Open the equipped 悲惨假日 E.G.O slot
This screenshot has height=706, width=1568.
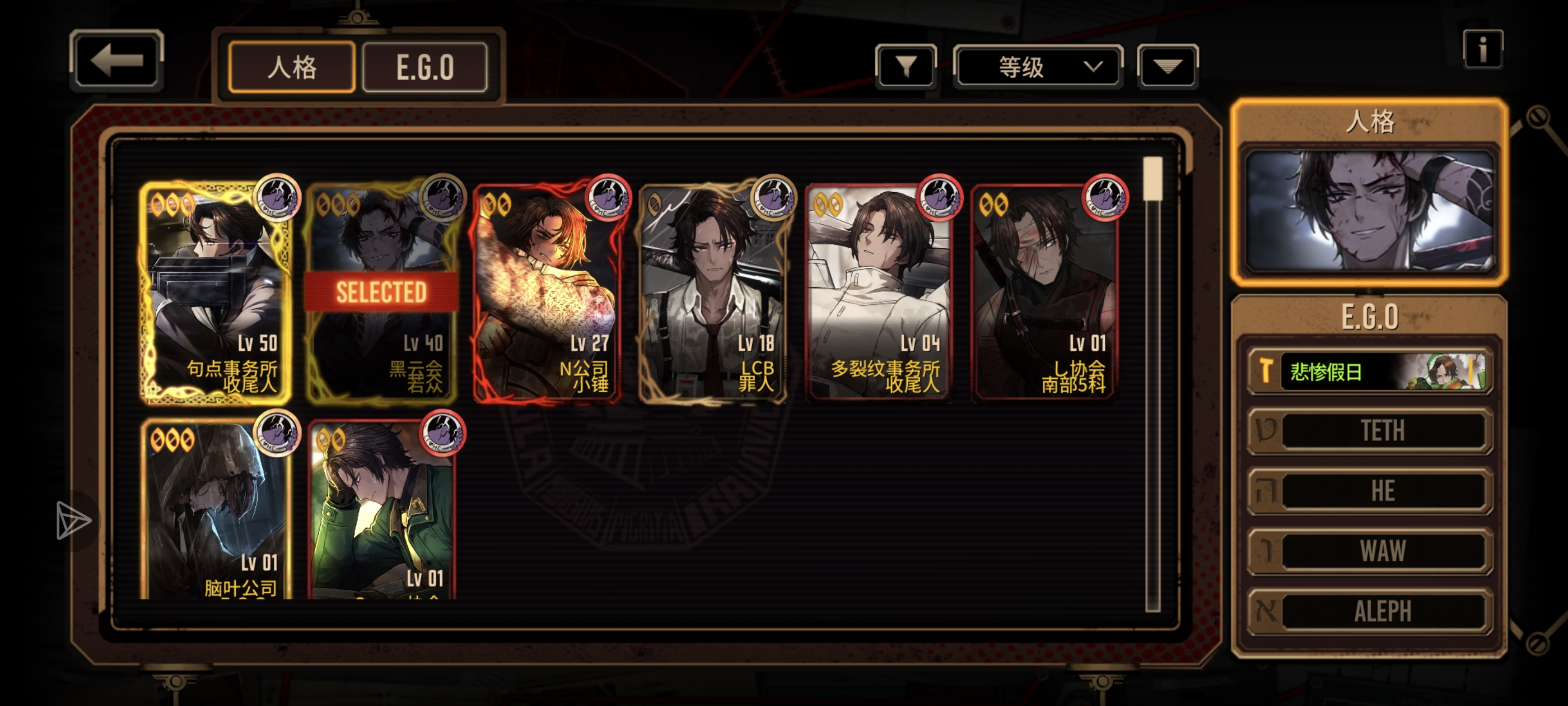click(x=1370, y=371)
